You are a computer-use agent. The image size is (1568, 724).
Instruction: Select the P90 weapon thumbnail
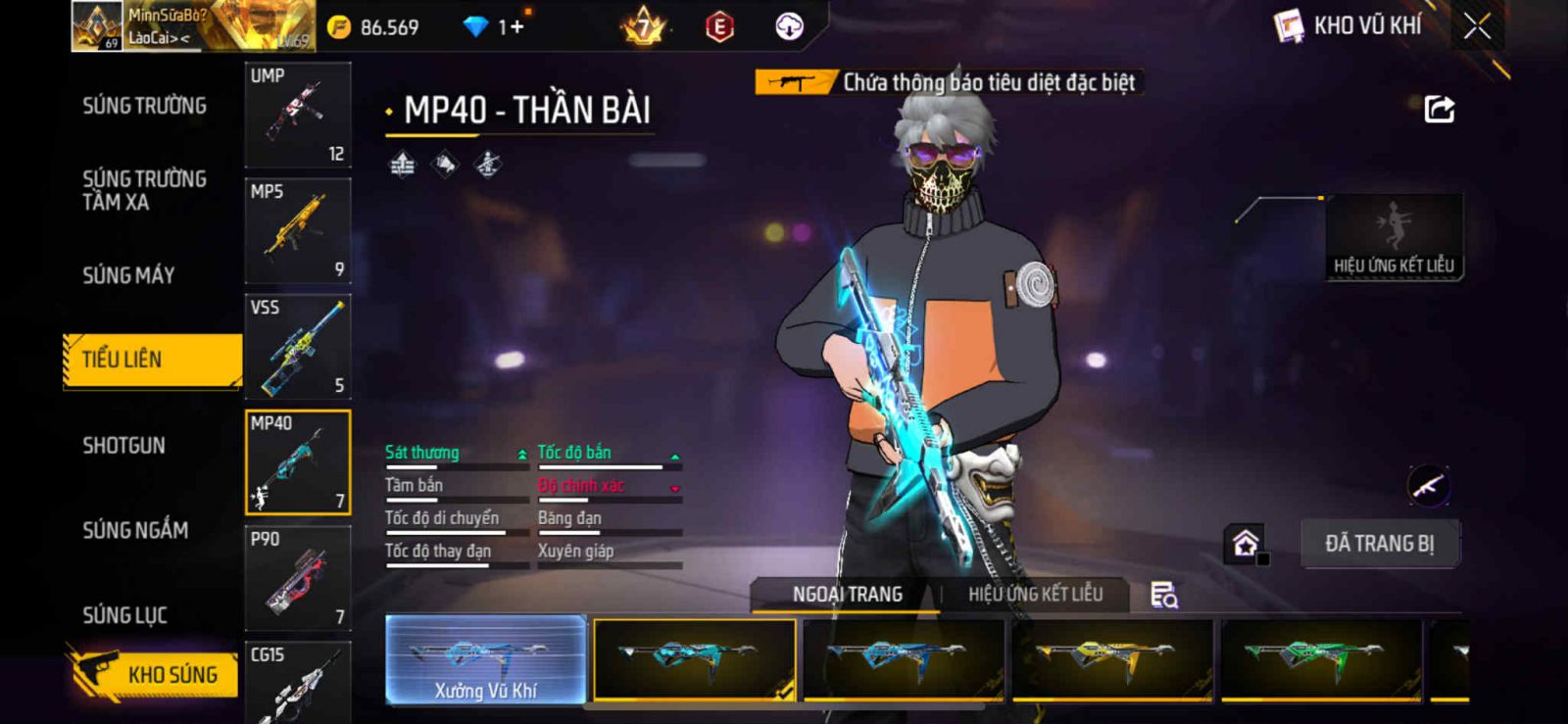[x=298, y=578]
